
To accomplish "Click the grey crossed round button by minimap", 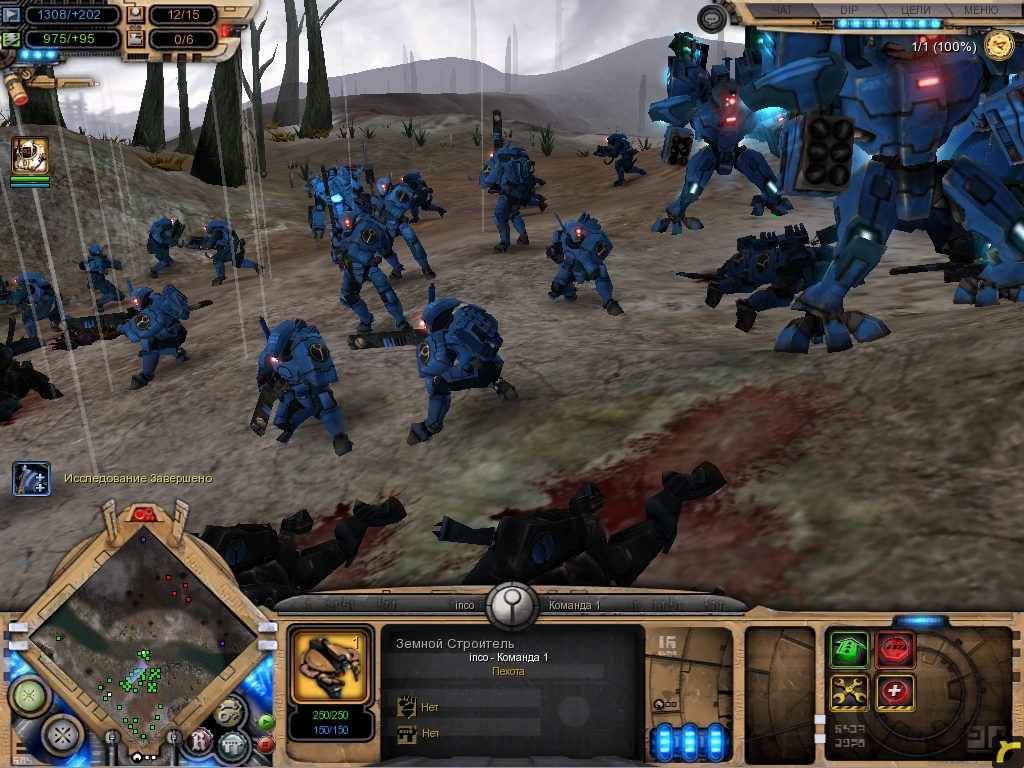I will [62, 733].
